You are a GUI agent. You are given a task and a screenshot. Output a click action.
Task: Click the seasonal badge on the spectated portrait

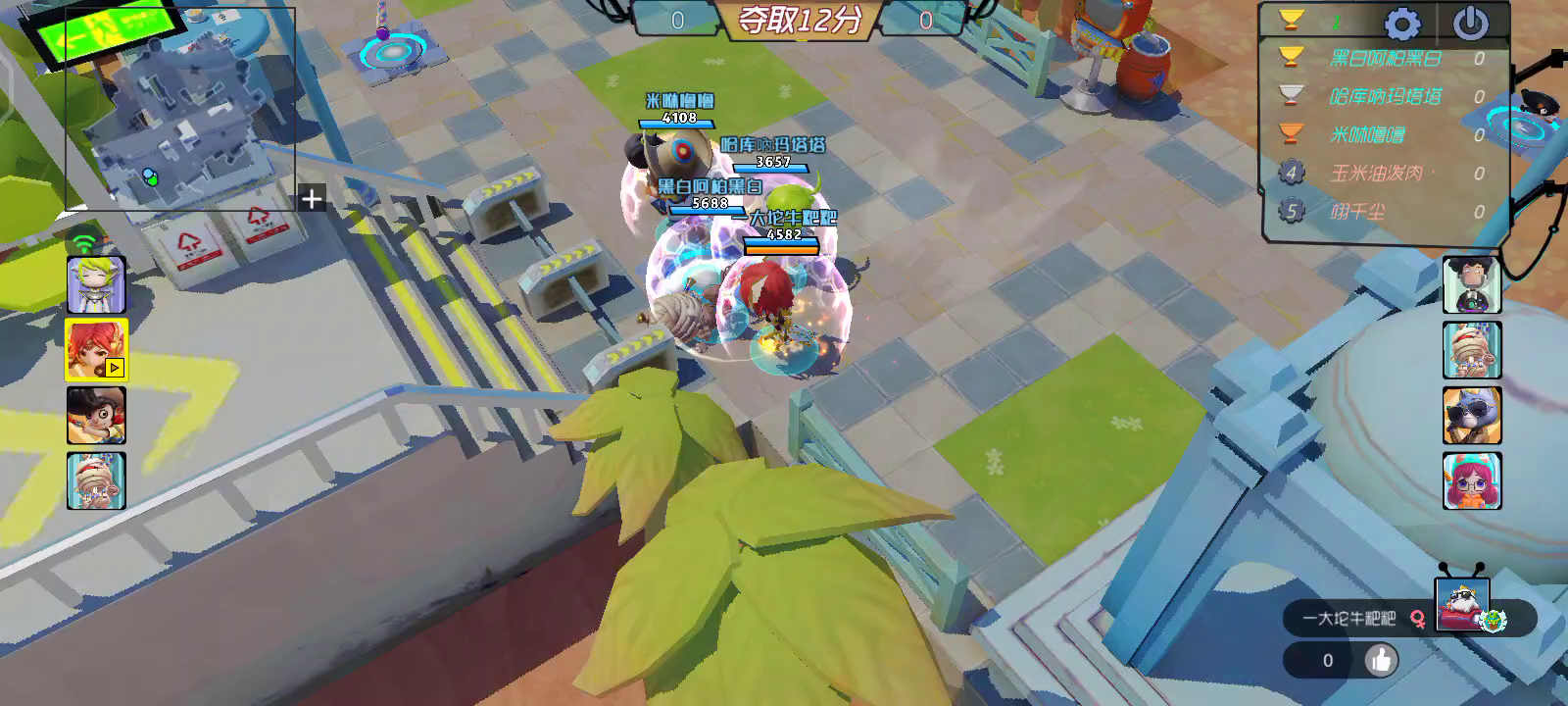1492,621
